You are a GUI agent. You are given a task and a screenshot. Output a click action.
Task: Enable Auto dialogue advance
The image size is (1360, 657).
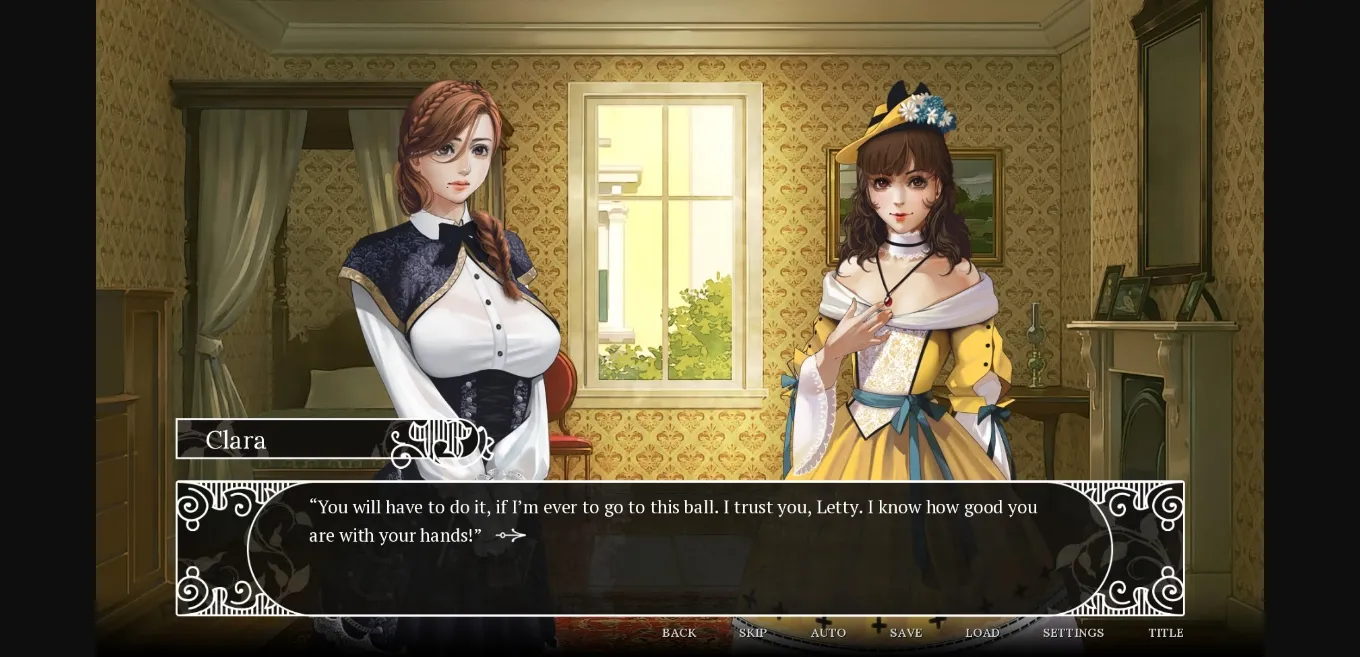pos(828,633)
